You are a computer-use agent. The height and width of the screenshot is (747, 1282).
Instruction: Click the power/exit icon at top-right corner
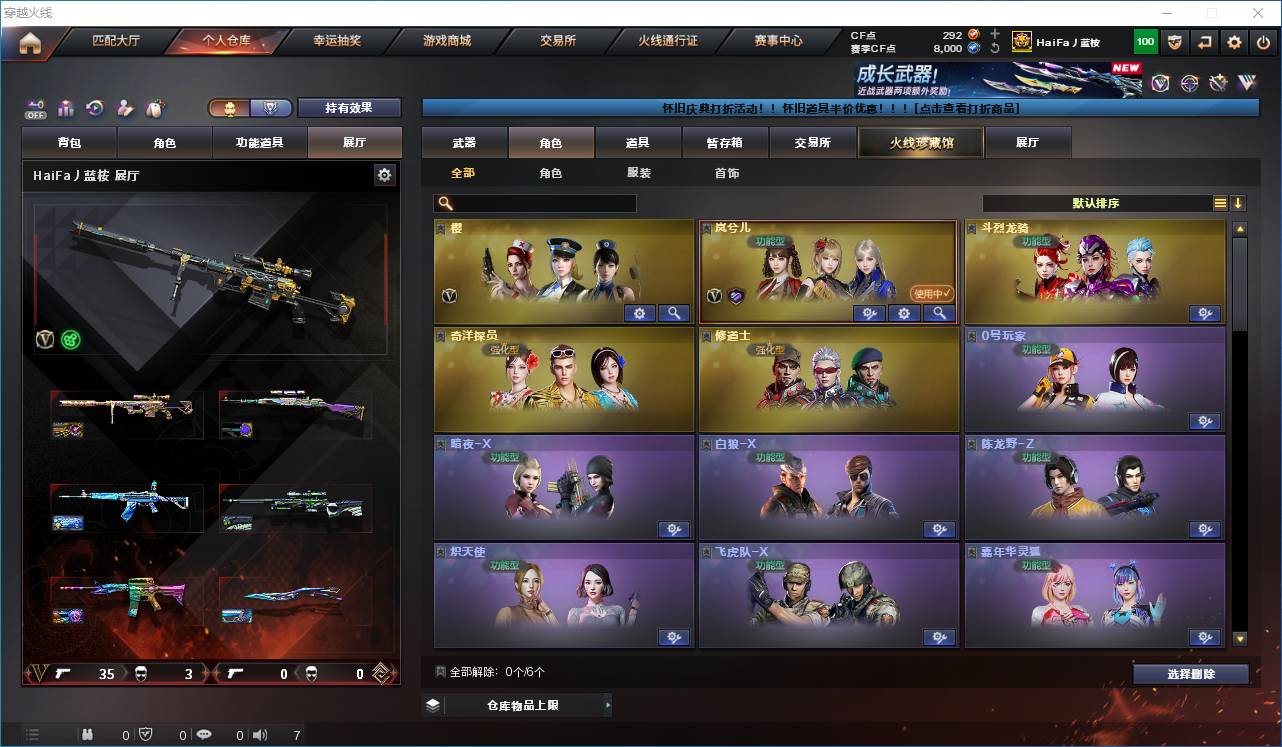pos(1263,42)
